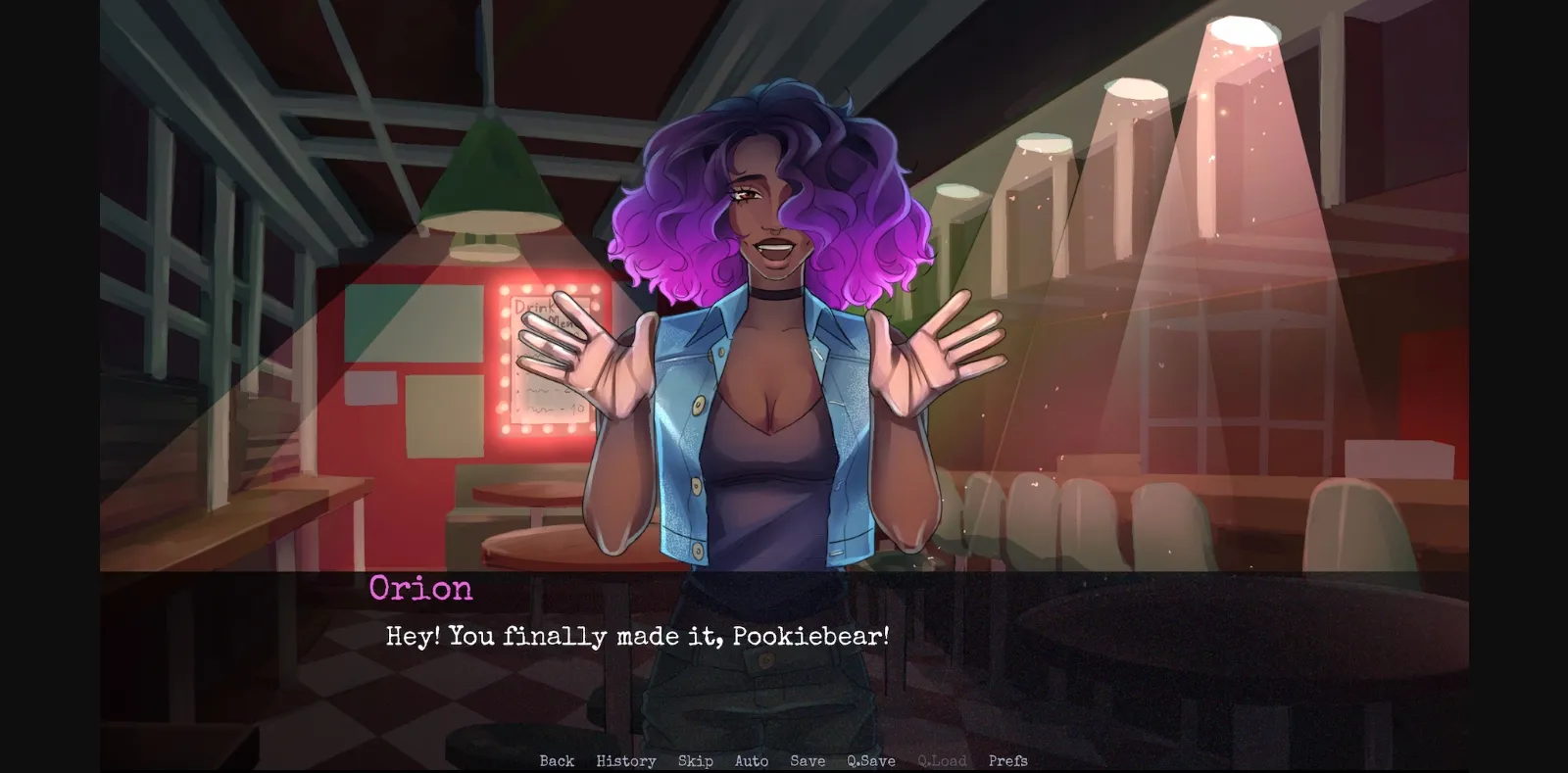The image size is (1568, 773).
Task: Open the dialogue History log
Action: pos(626,760)
